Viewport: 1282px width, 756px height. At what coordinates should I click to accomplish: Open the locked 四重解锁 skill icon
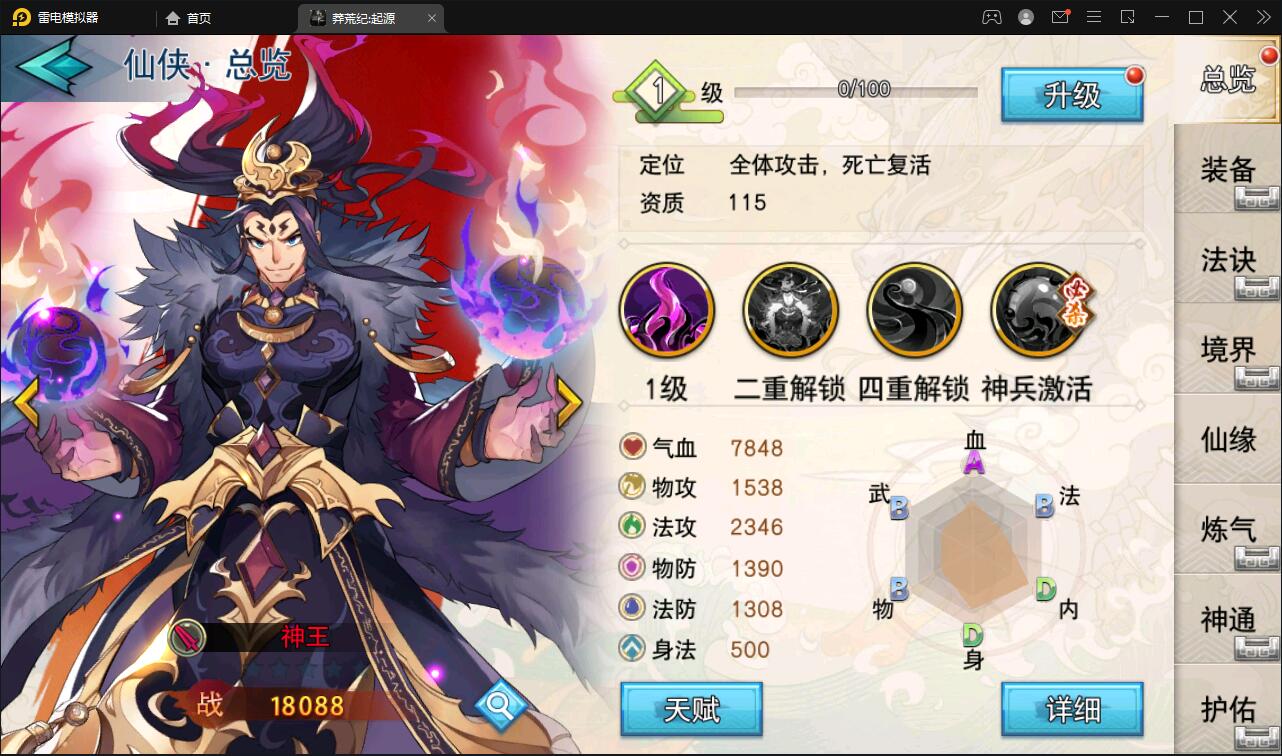click(914, 310)
